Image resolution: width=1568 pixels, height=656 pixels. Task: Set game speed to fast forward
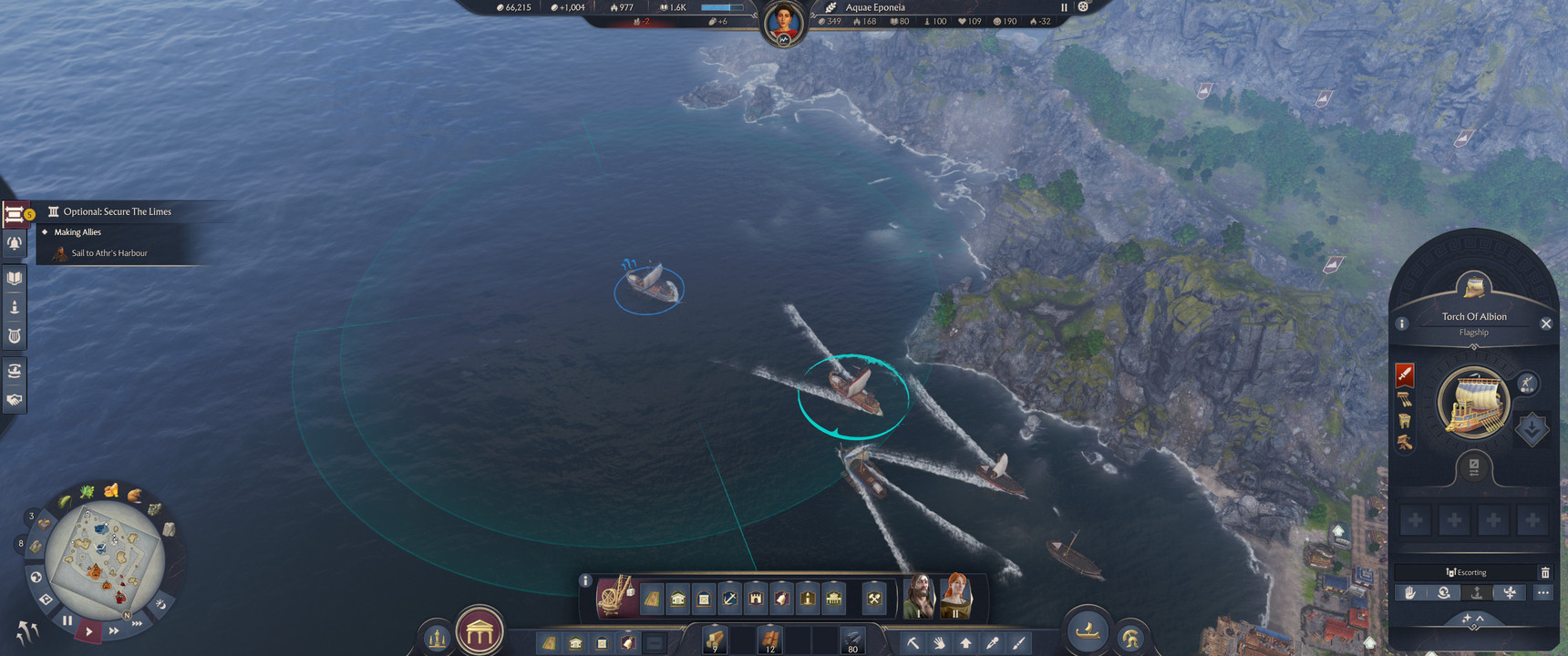114,630
